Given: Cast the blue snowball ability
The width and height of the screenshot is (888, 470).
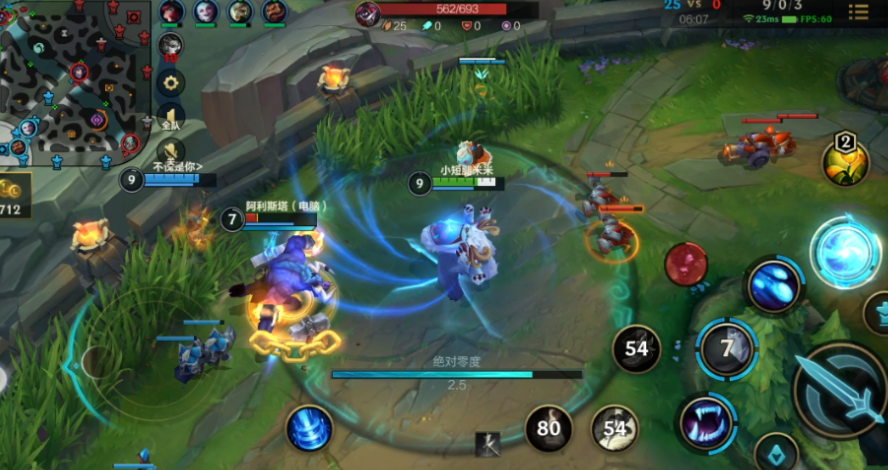Looking at the screenshot, I should click(x=773, y=286).
